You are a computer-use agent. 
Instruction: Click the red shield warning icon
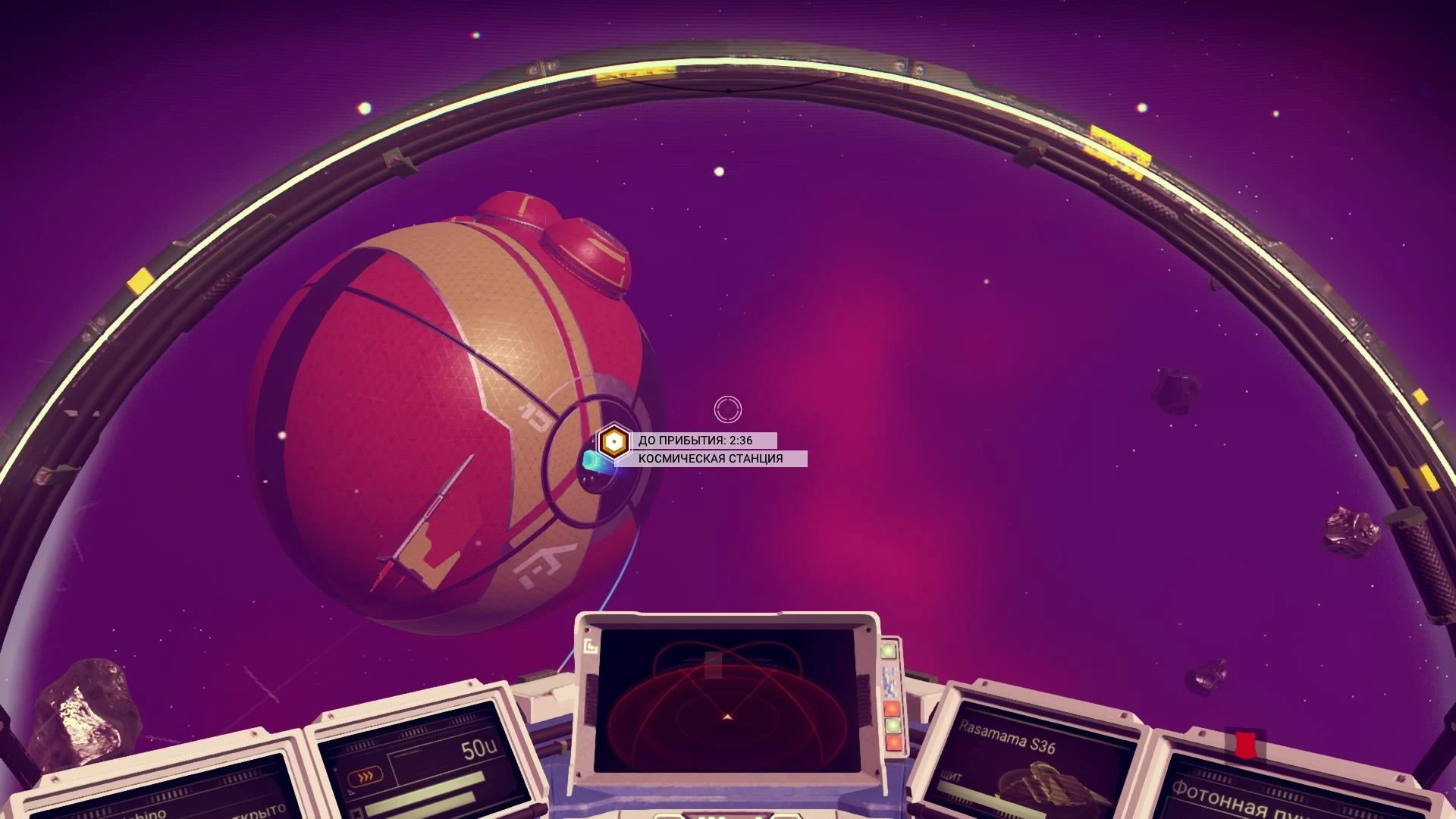coord(1246,744)
